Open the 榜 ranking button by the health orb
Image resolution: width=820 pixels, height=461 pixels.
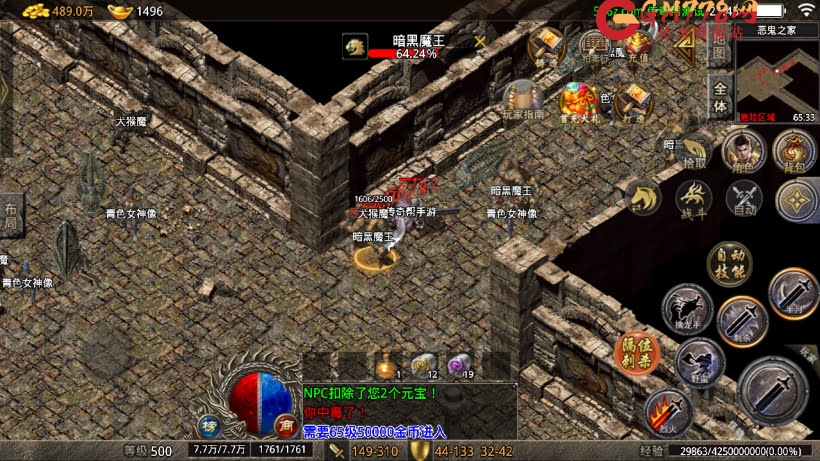[x=209, y=425]
